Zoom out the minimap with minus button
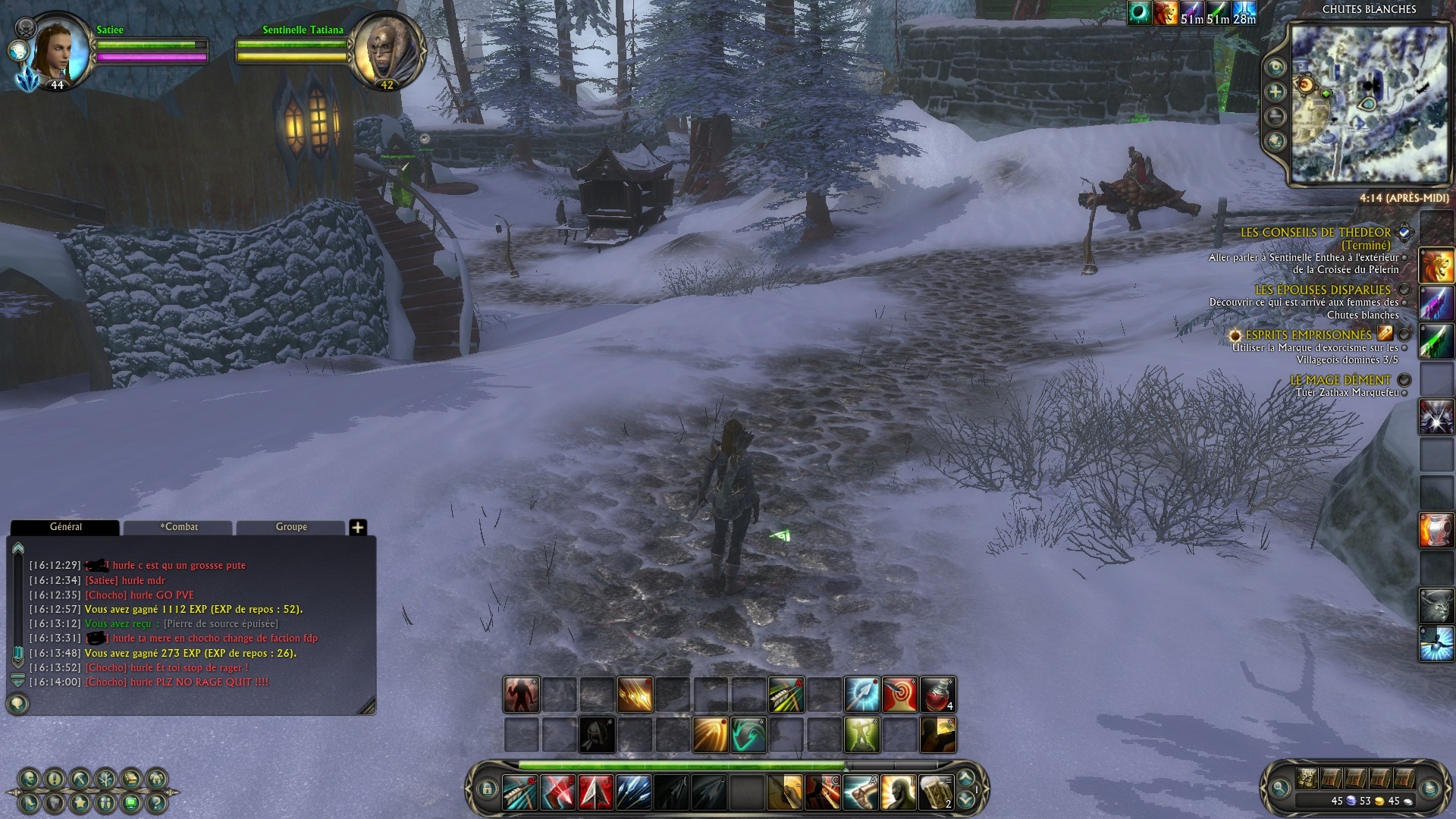The height and width of the screenshot is (819, 1456). tap(1276, 117)
